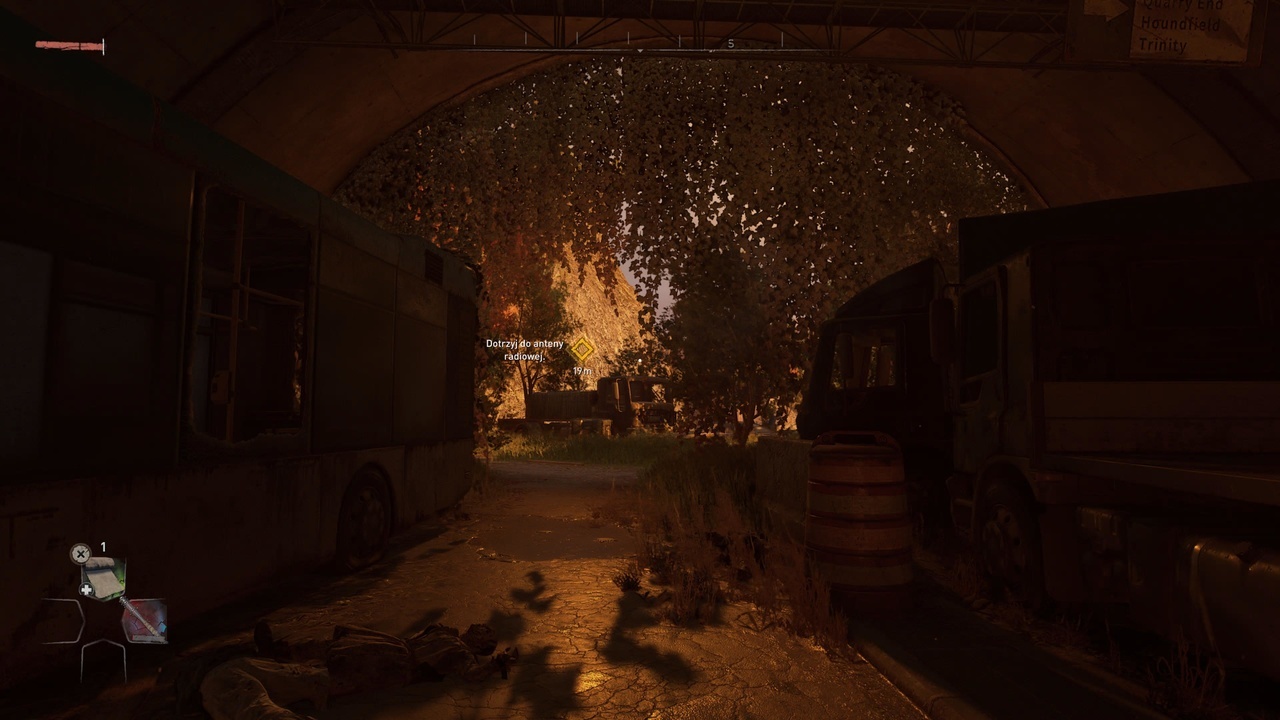Click the yellow diamond quest objective marker
The image size is (1280, 720).
(x=582, y=349)
